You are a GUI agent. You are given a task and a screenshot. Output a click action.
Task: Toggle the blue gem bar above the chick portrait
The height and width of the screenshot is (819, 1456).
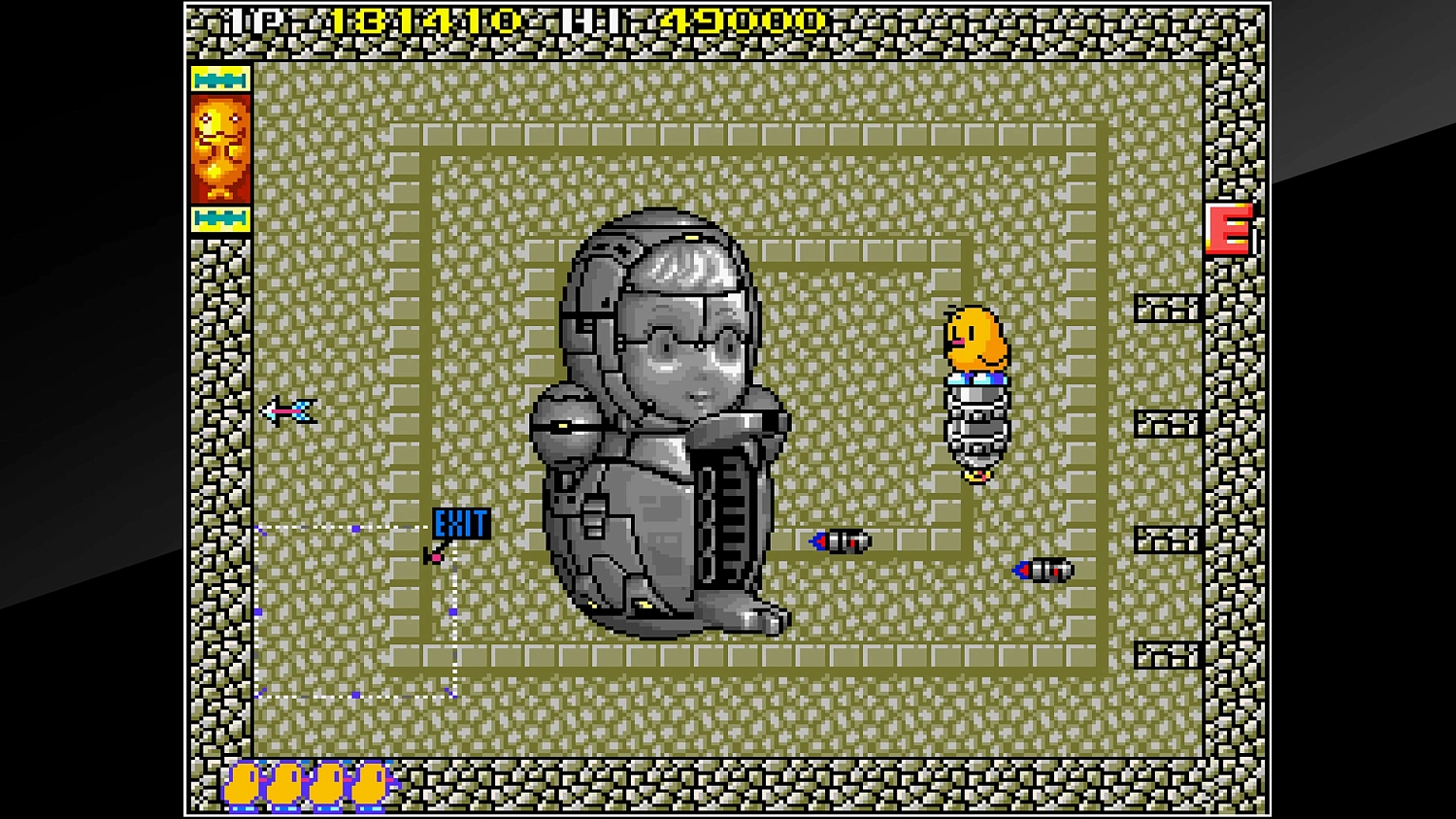pyautogui.click(x=220, y=77)
